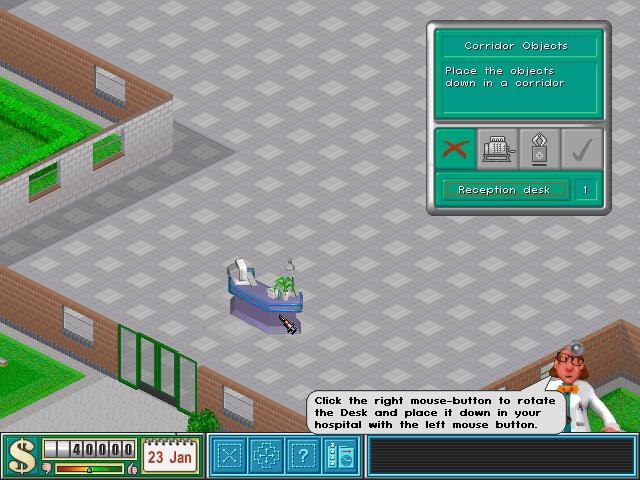640x480 pixels.
Task: Click the cash register purchase icon
Action: coord(496,149)
